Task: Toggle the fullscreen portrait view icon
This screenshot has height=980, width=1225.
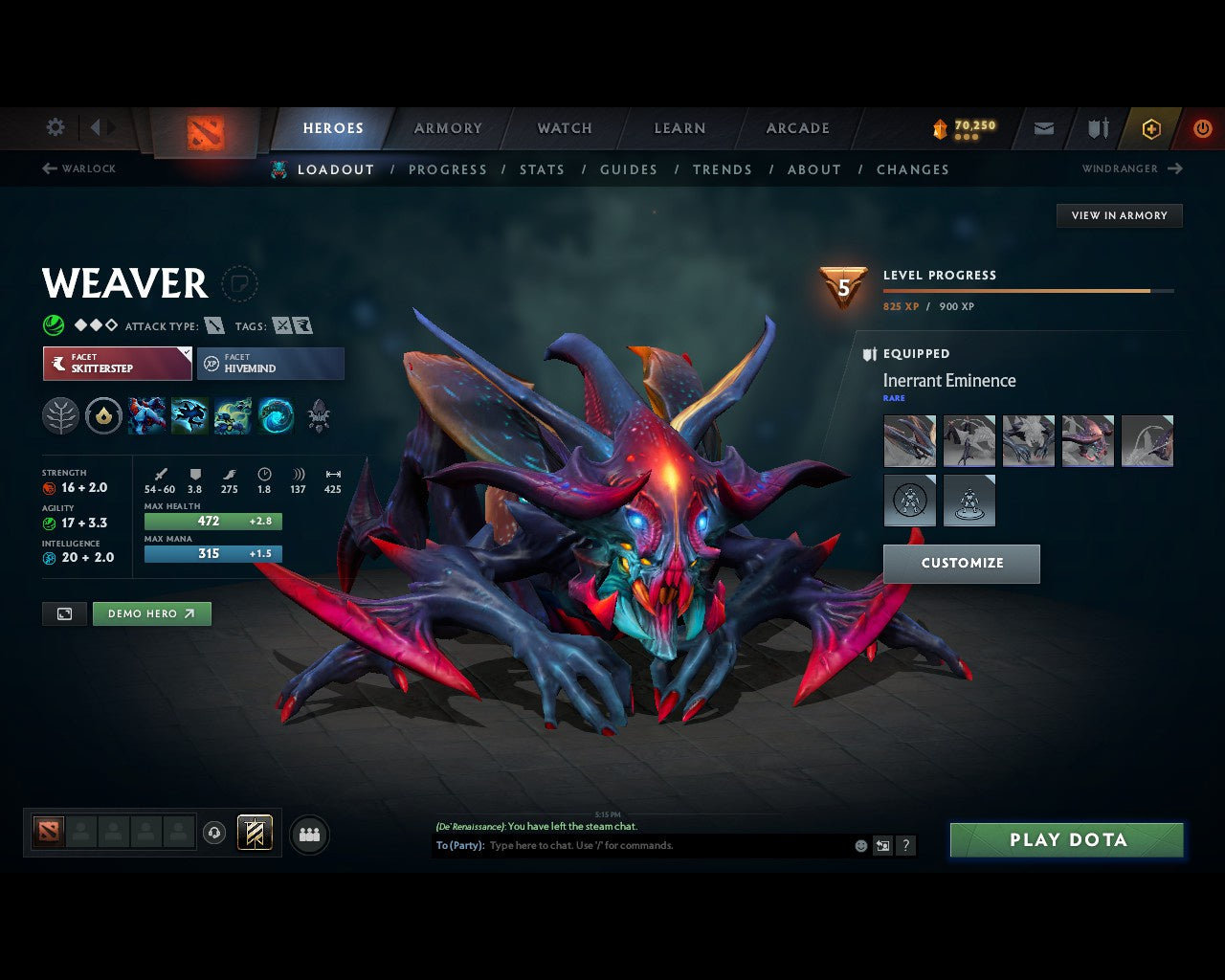Action: 64,613
